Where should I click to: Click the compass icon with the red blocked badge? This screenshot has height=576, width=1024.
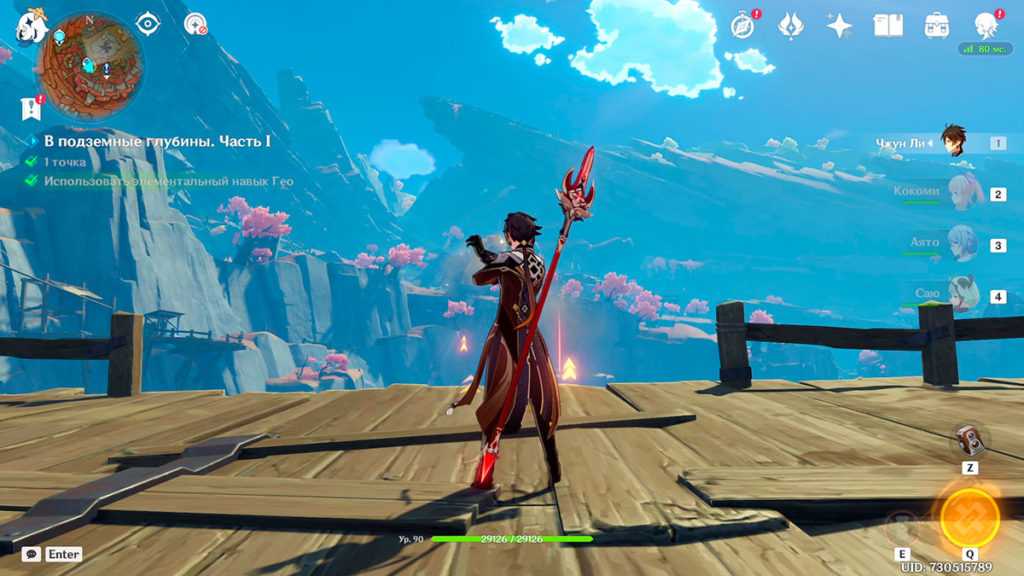[x=196, y=23]
